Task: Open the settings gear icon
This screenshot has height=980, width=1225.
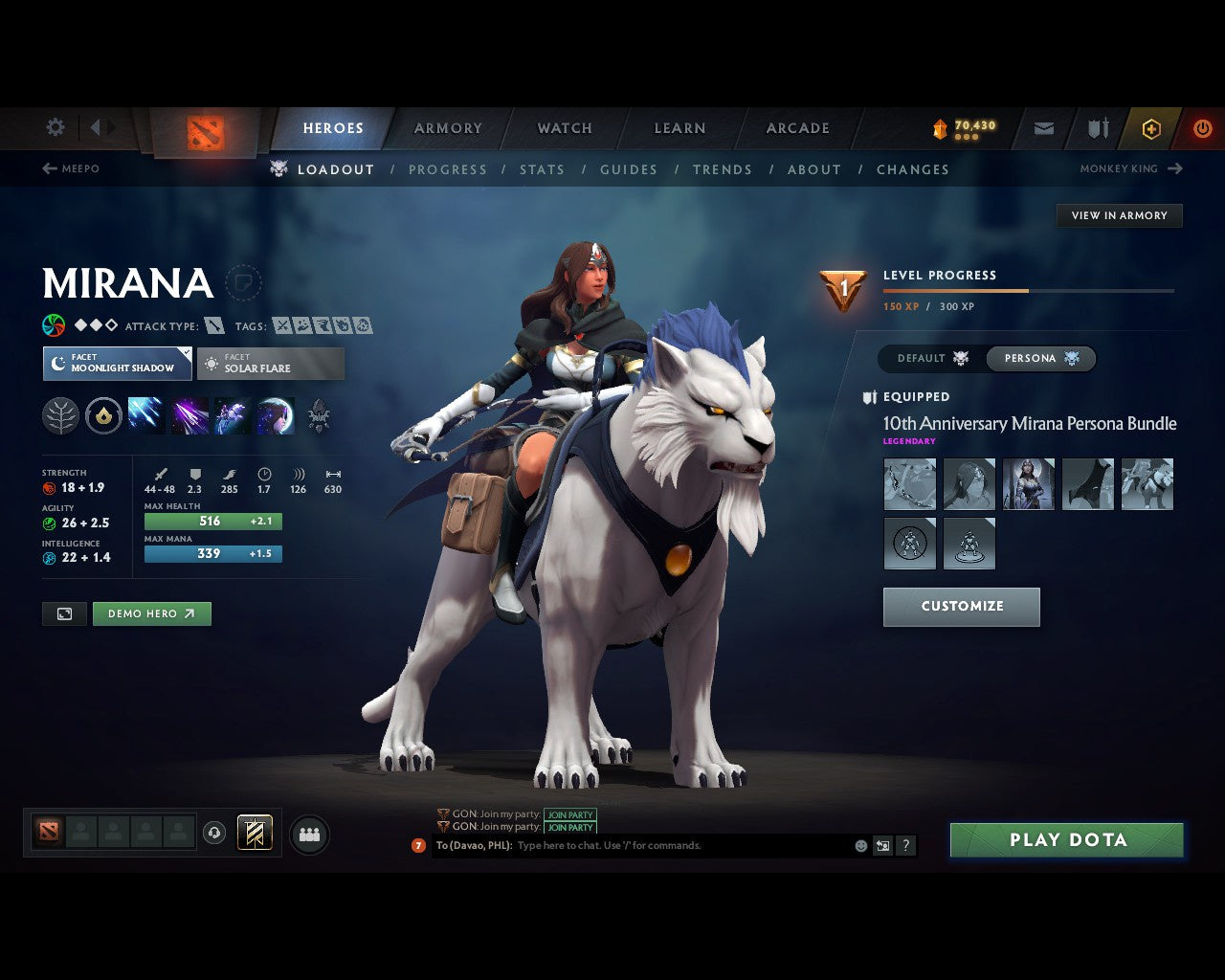Action: click(55, 126)
